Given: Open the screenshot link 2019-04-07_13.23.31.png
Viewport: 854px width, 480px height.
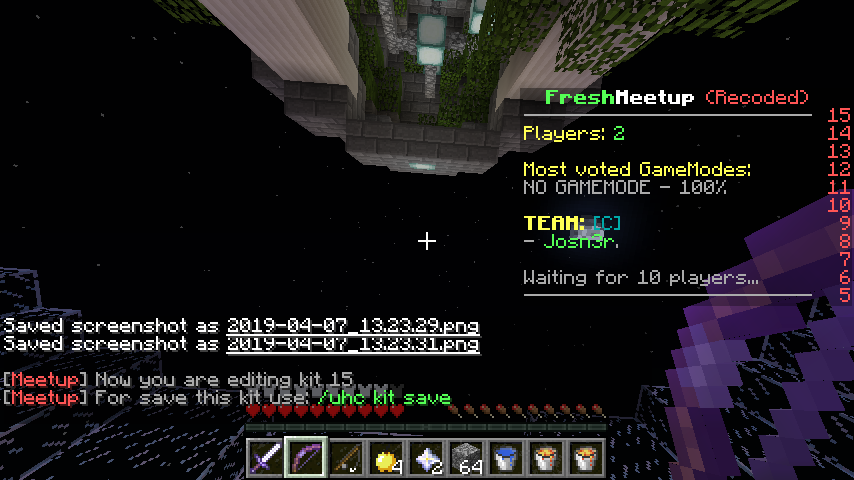Looking at the screenshot, I should point(352,345).
